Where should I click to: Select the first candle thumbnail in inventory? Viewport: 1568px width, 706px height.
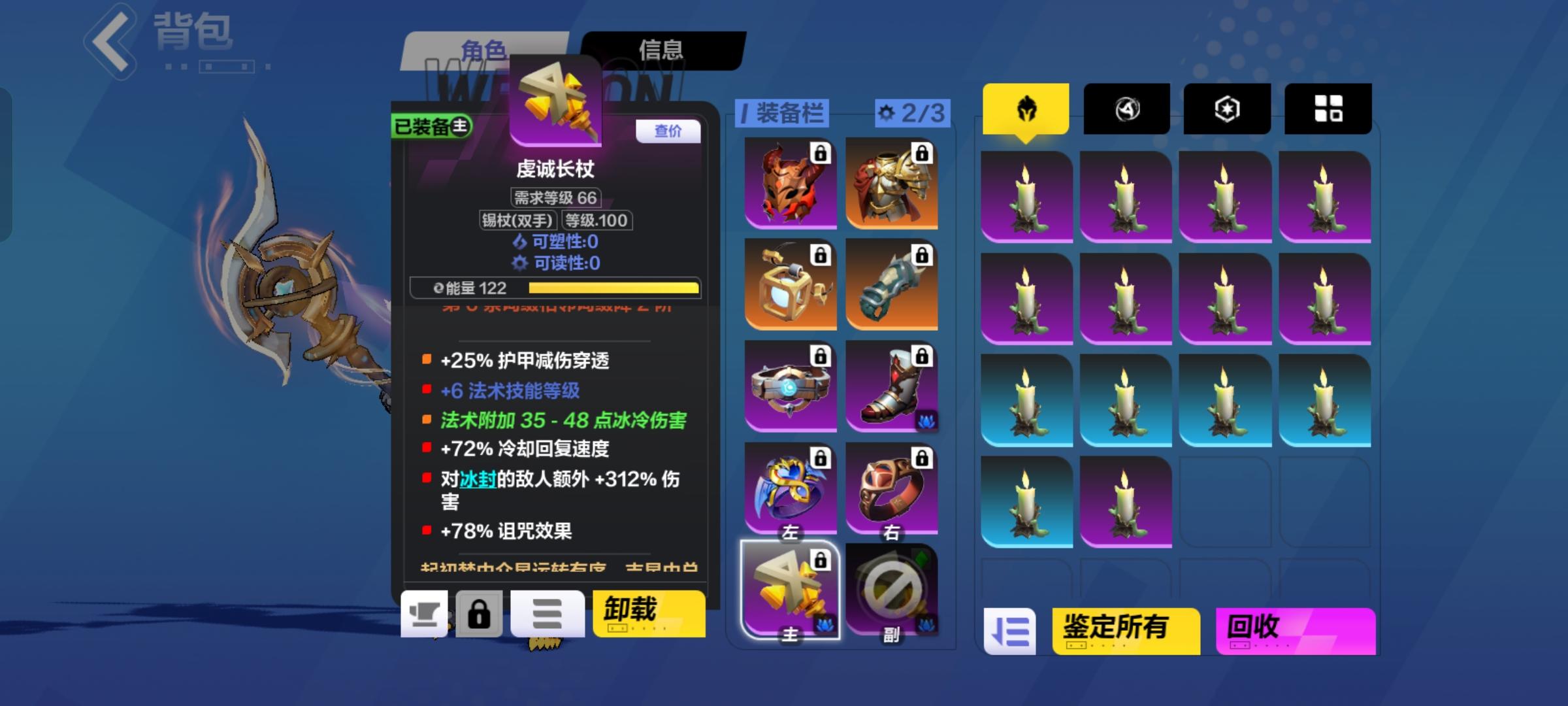(x=1026, y=195)
